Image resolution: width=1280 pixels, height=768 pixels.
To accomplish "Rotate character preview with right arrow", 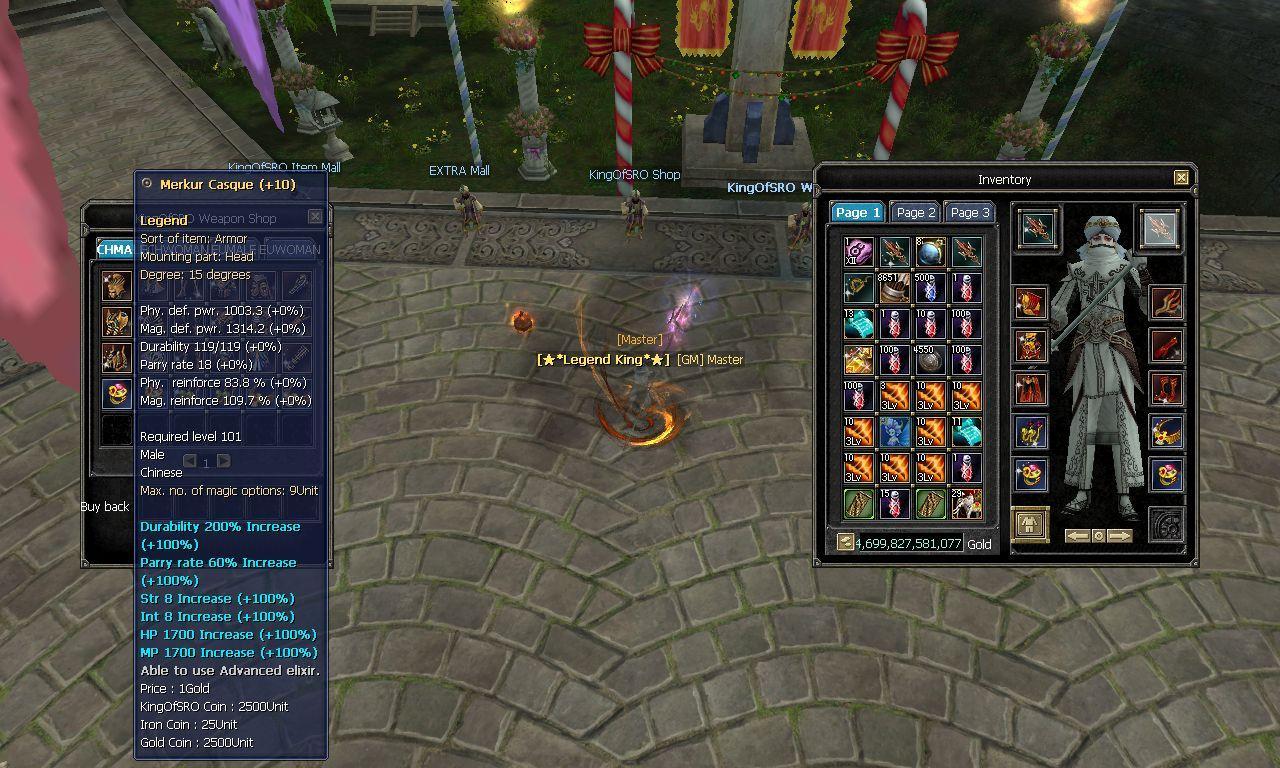I will pyautogui.click(x=1120, y=536).
